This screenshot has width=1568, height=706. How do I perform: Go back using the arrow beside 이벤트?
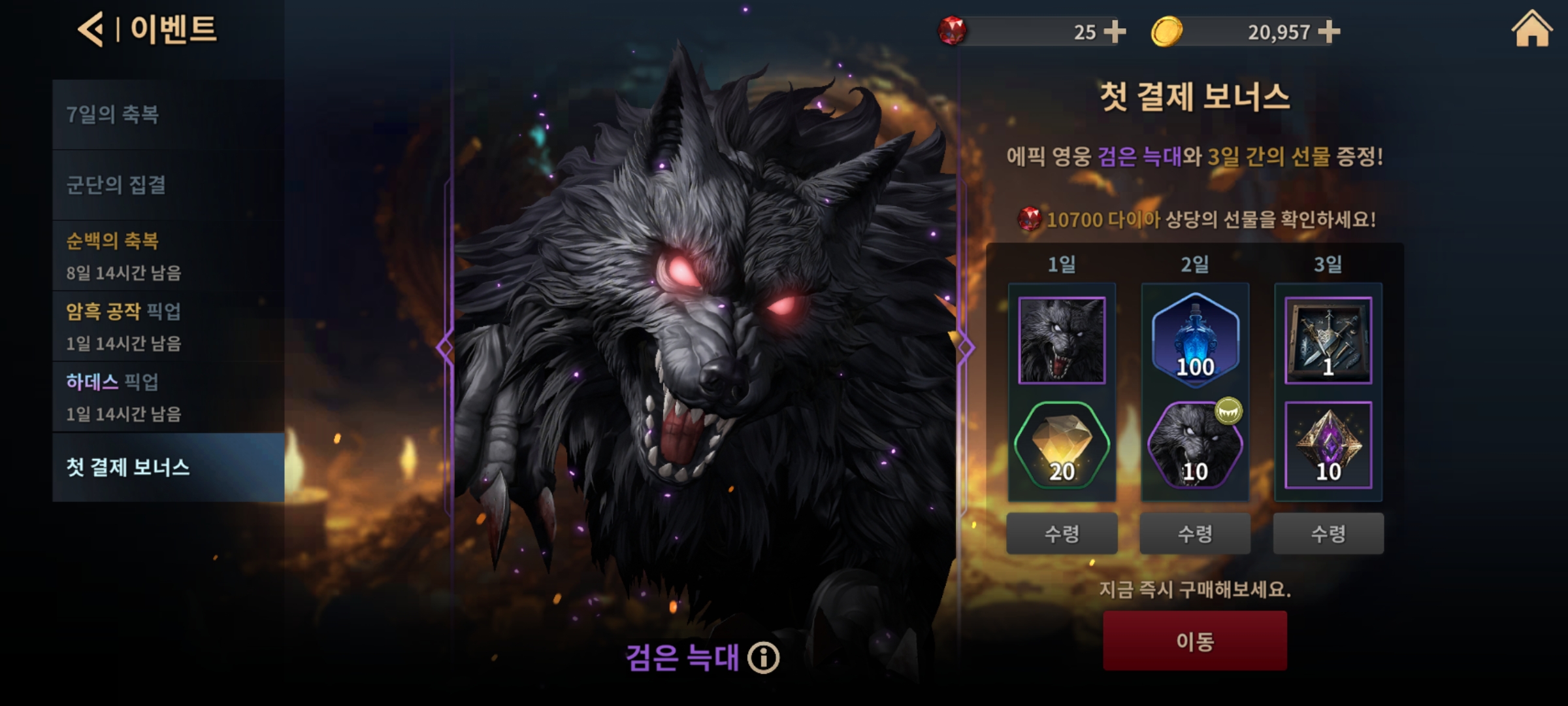91,30
